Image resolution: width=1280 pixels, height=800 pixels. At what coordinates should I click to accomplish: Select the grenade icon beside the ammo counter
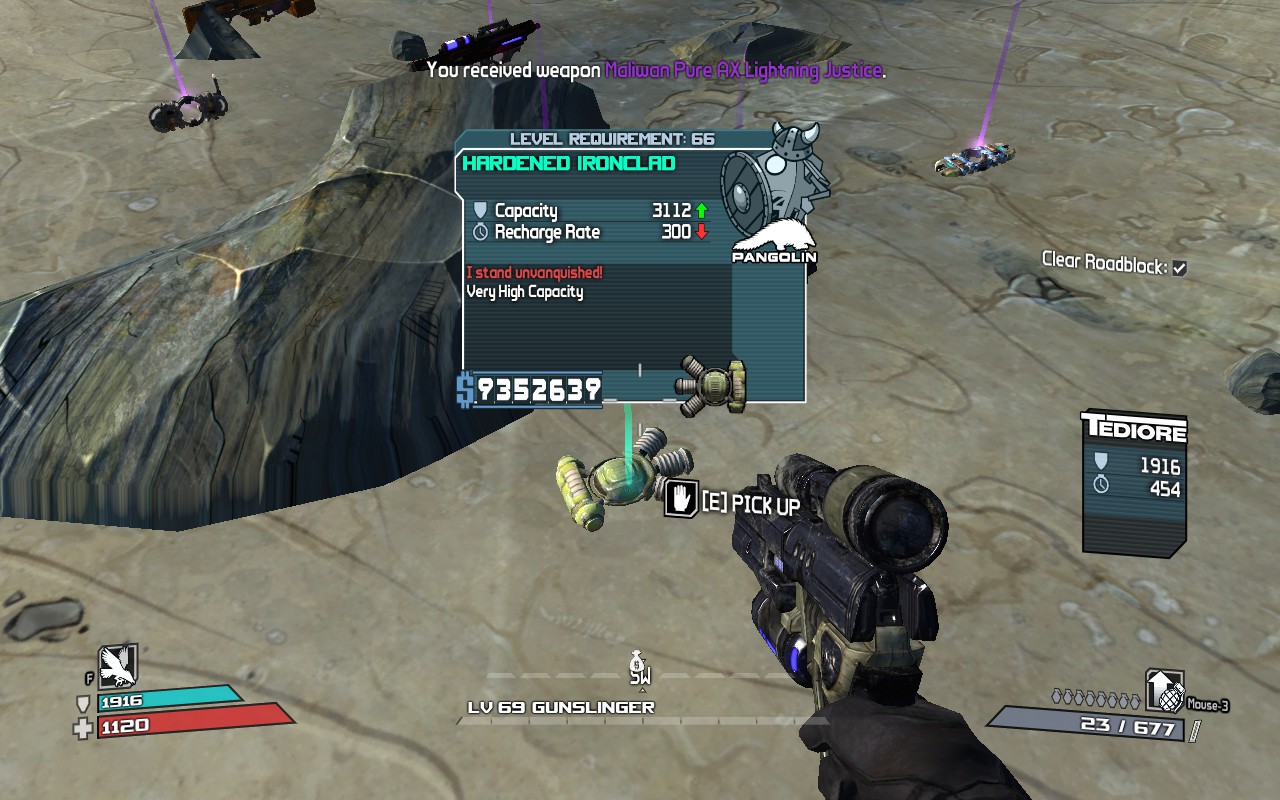(x=1165, y=690)
